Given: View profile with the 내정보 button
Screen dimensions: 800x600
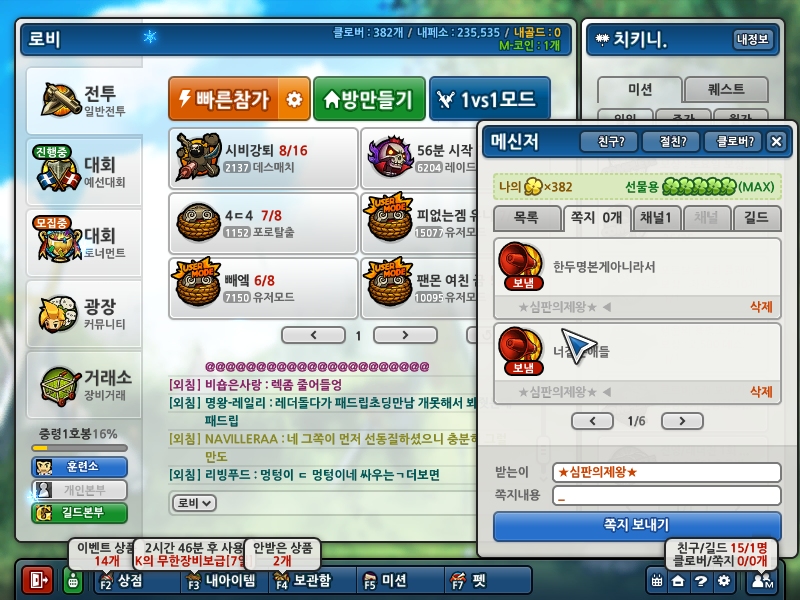Looking at the screenshot, I should 753,40.
